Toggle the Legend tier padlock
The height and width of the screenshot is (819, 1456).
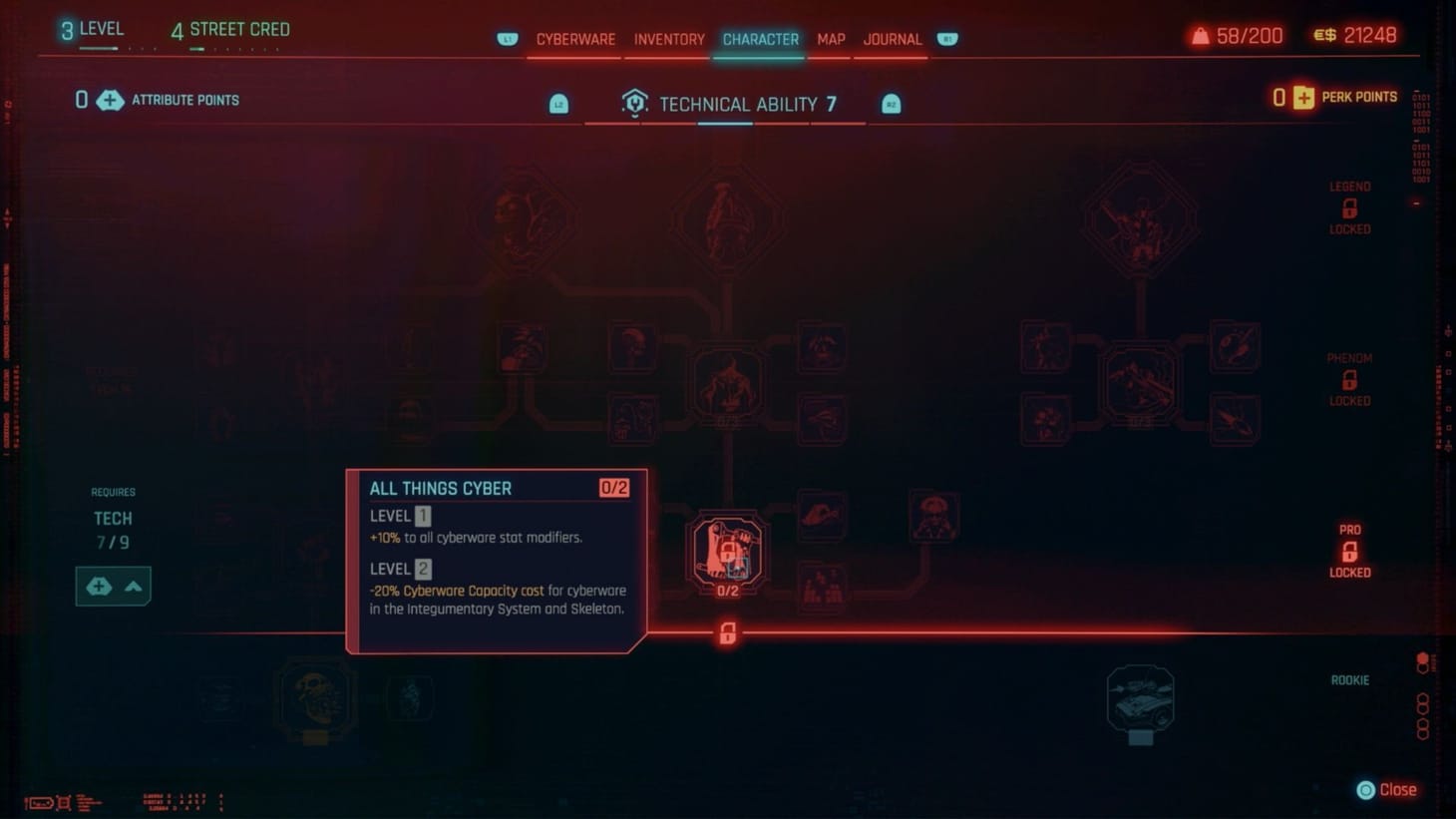tap(1349, 207)
